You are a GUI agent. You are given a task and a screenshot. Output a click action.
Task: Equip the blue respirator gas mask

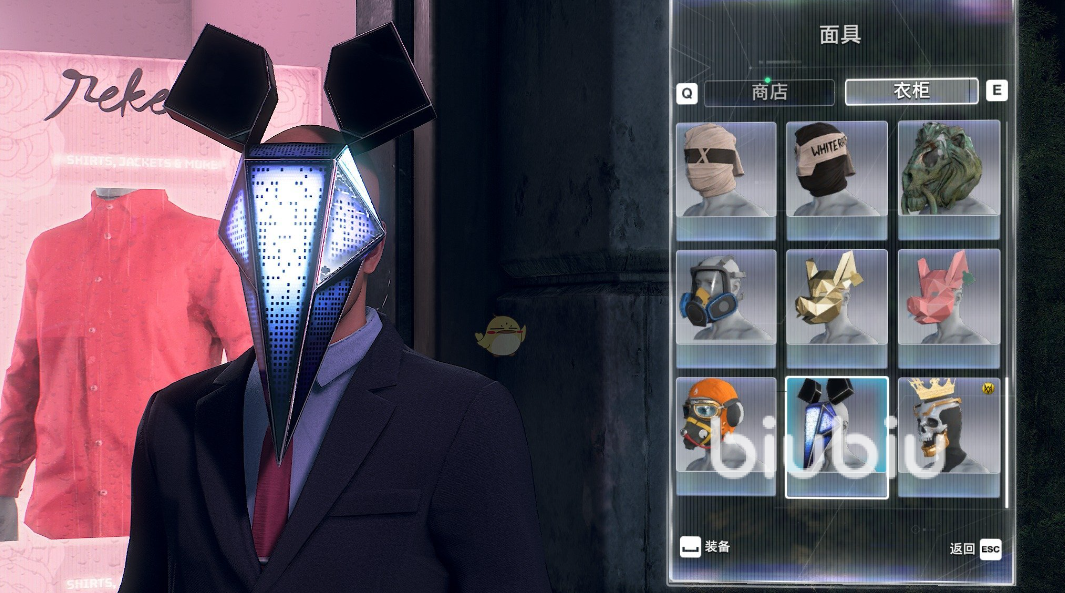point(726,297)
